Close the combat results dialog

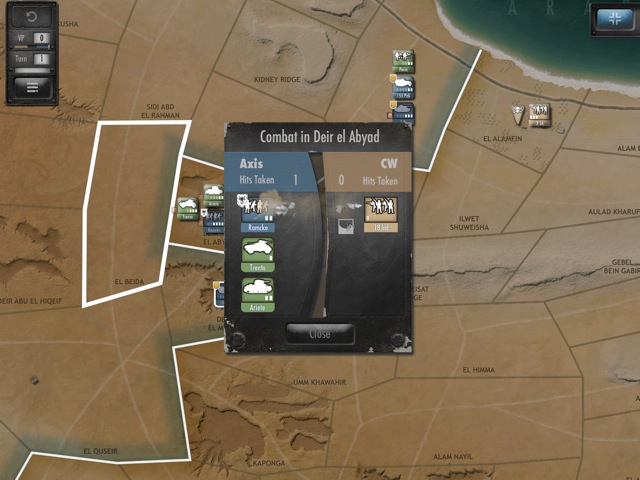pyautogui.click(x=319, y=334)
